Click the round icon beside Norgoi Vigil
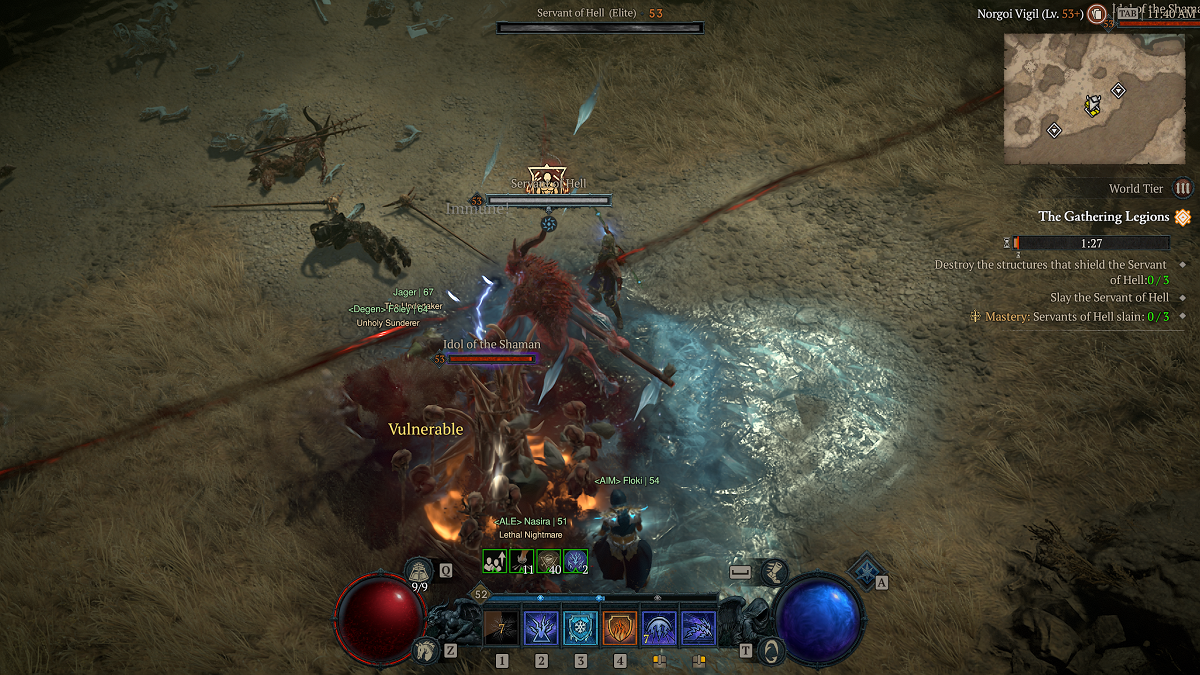Image resolution: width=1200 pixels, height=675 pixels. click(x=1097, y=15)
